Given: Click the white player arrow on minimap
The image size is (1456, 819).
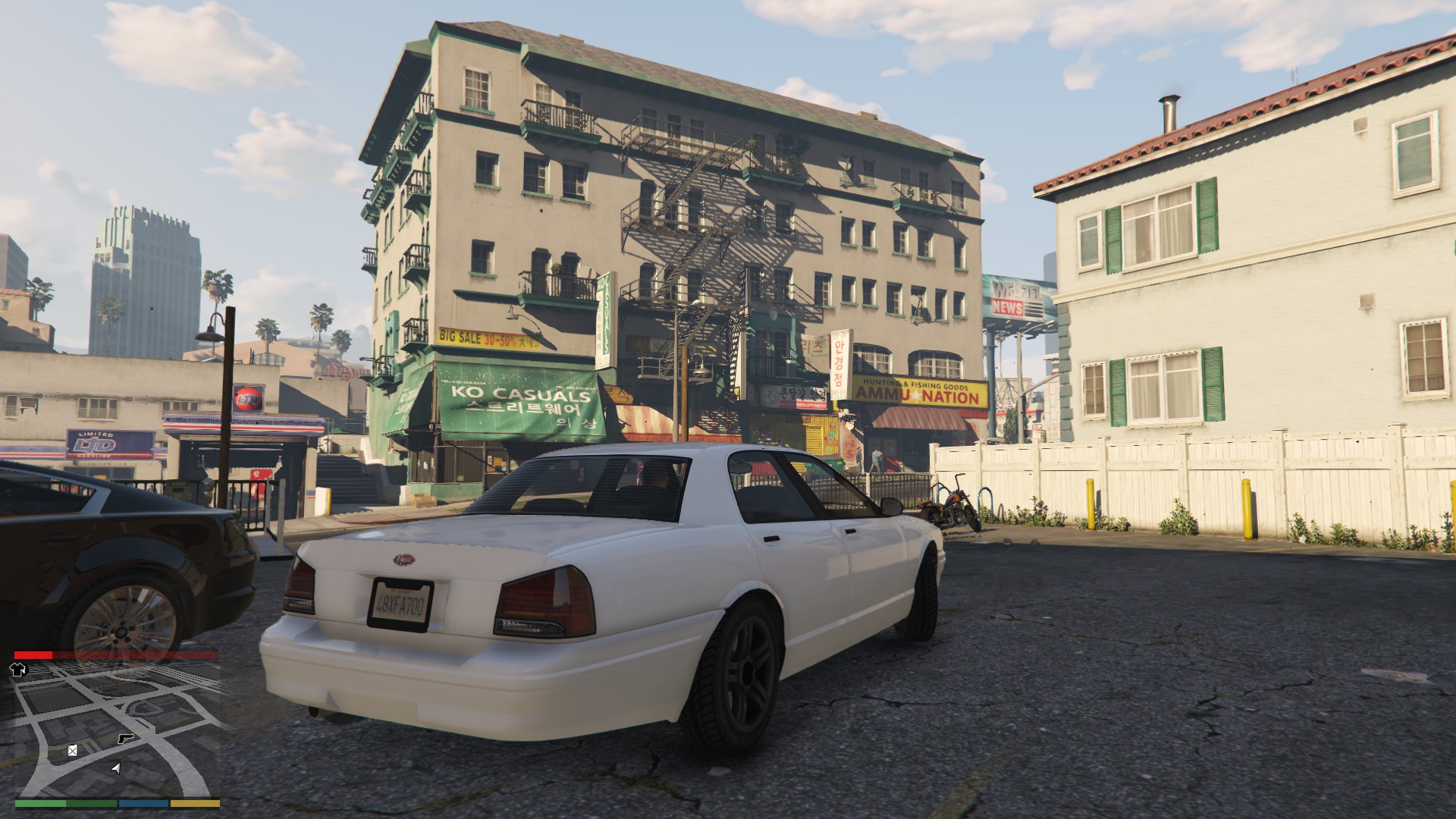Looking at the screenshot, I should (115, 768).
